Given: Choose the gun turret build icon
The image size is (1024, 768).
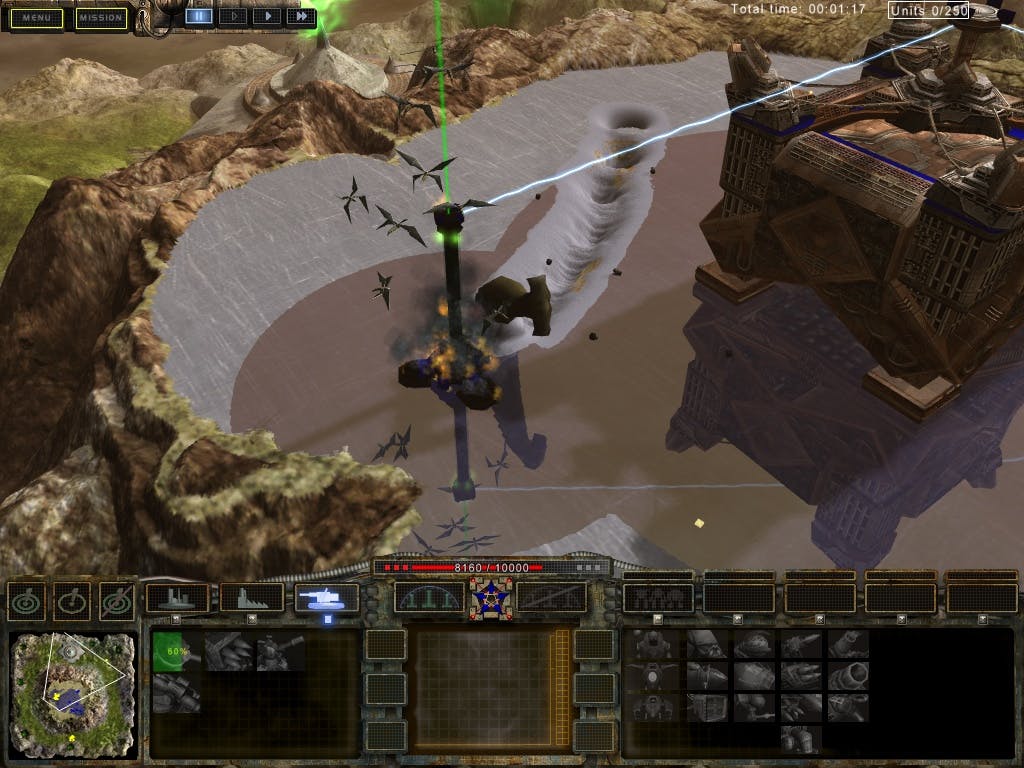Looking at the screenshot, I should 281,651.
